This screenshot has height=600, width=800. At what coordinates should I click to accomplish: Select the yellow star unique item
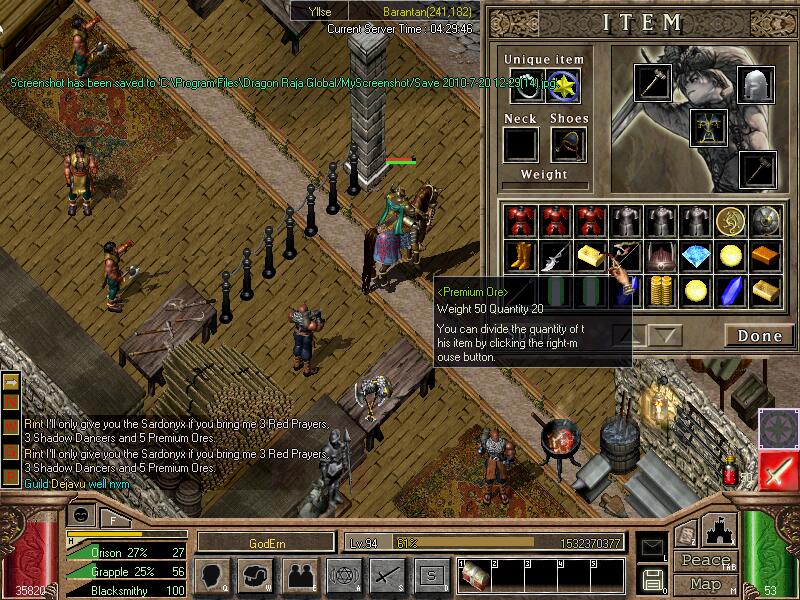click(x=562, y=86)
